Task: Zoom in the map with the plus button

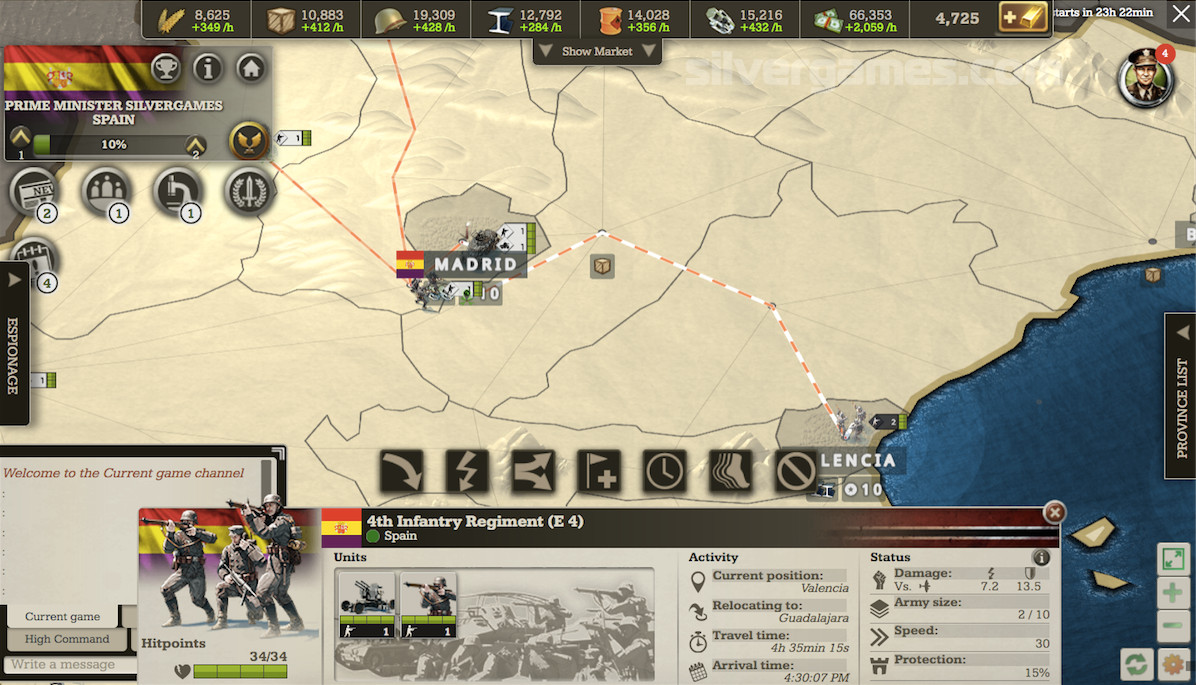Action: [x=1173, y=593]
